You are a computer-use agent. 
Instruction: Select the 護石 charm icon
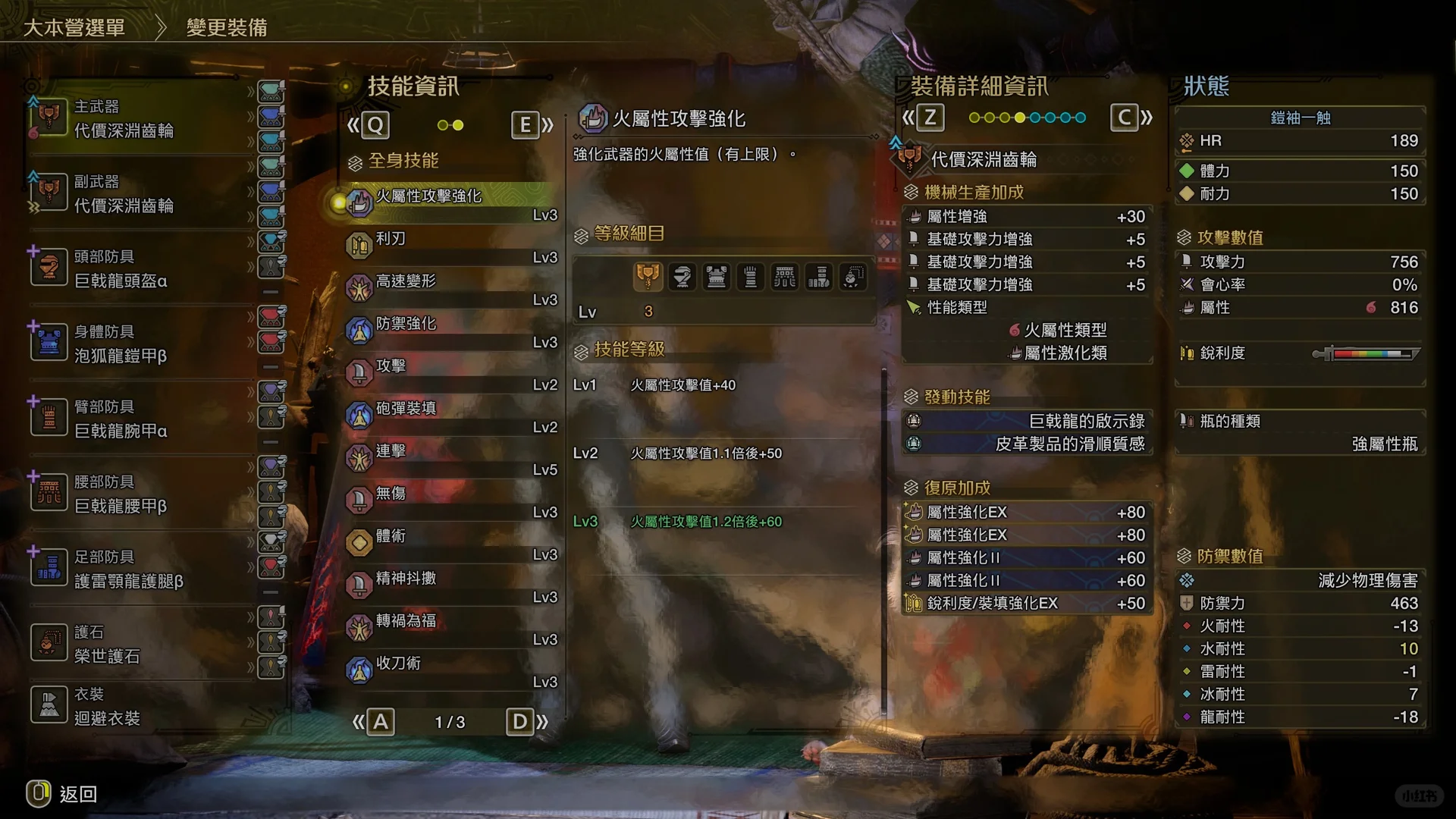click(49, 641)
